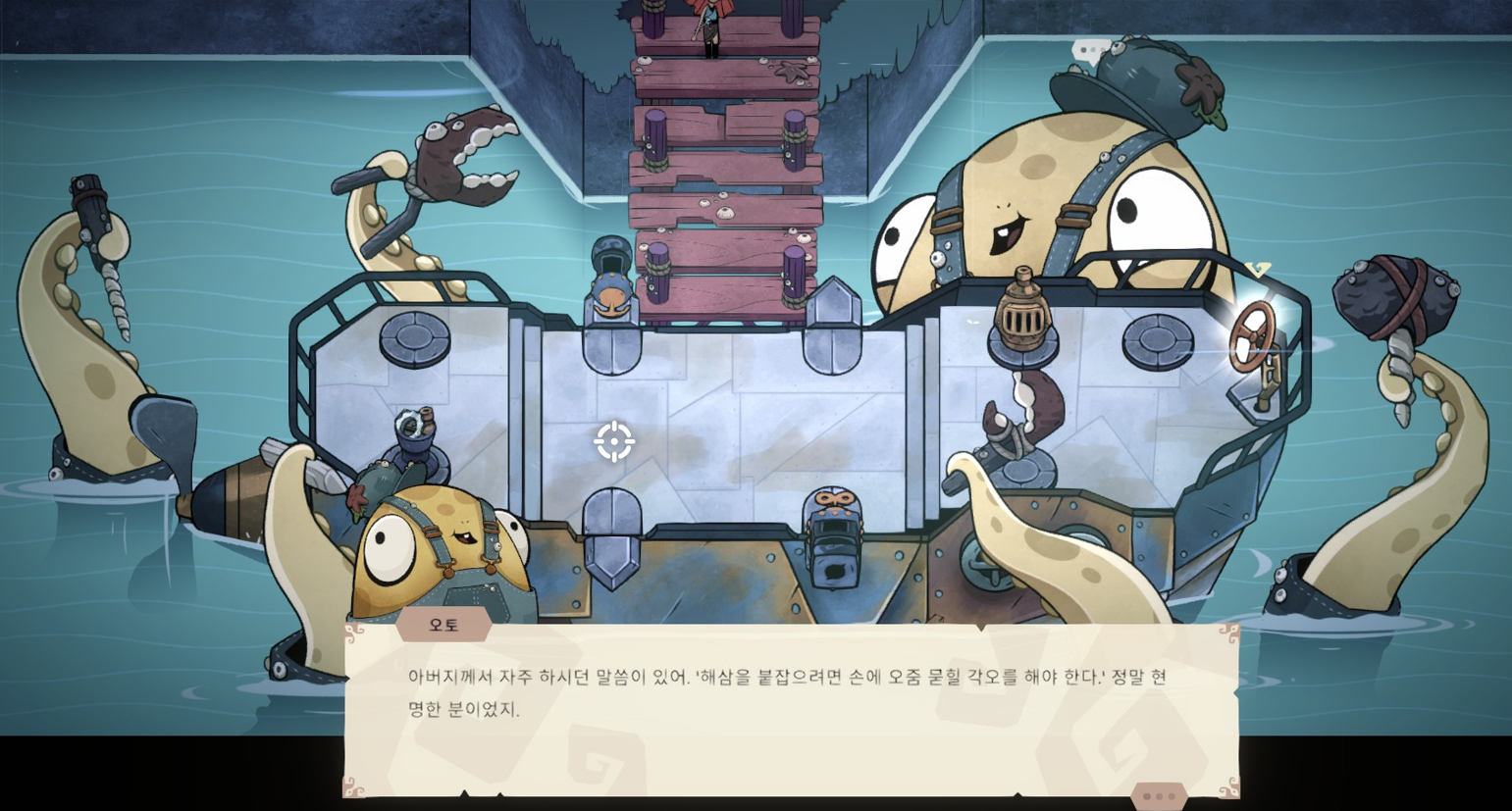The height and width of the screenshot is (811, 1512).
Task: Continue dialogue with the three-dot button
Action: click(x=1159, y=796)
